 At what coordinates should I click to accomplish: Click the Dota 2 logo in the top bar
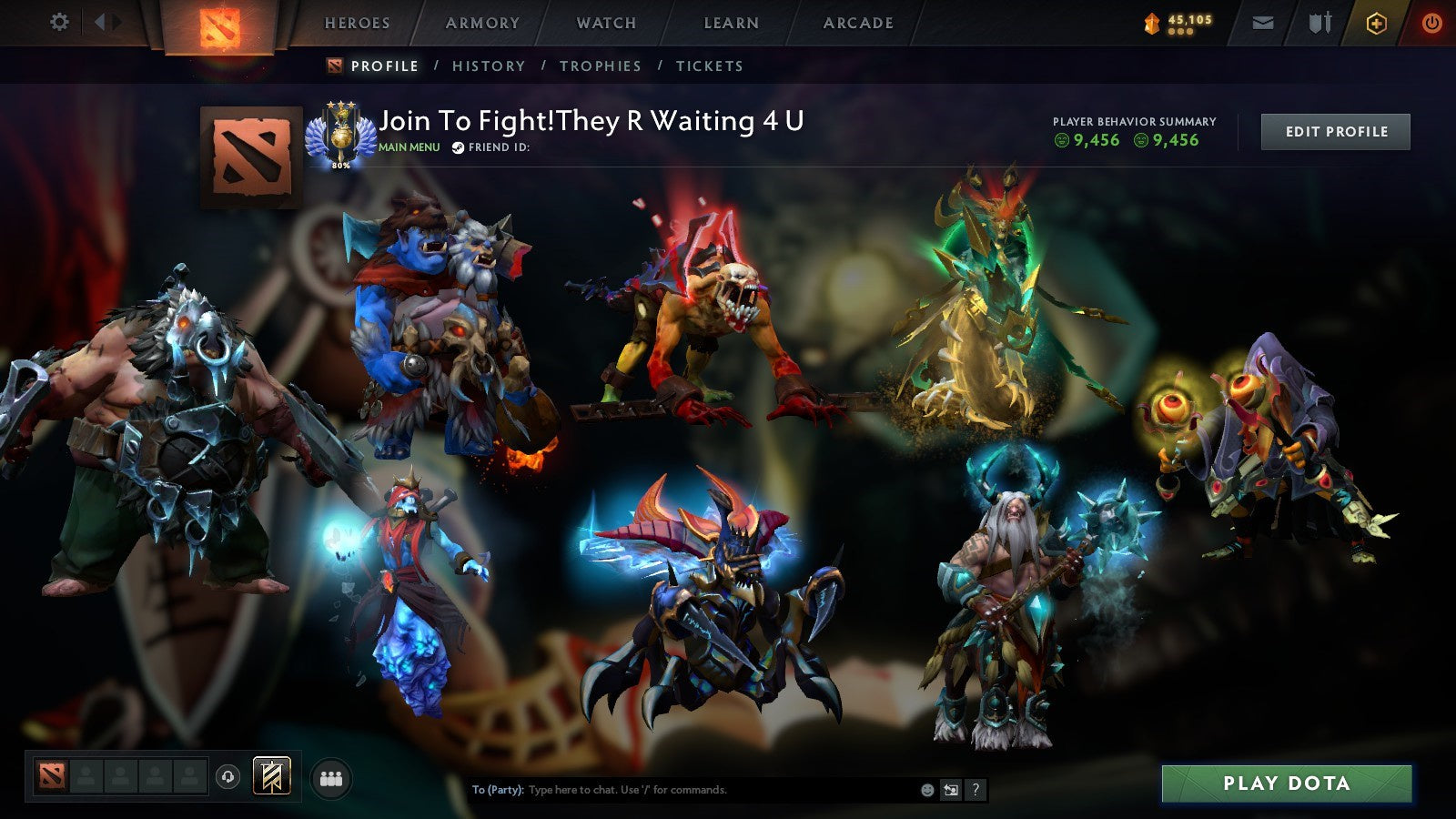[x=218, y=23]
